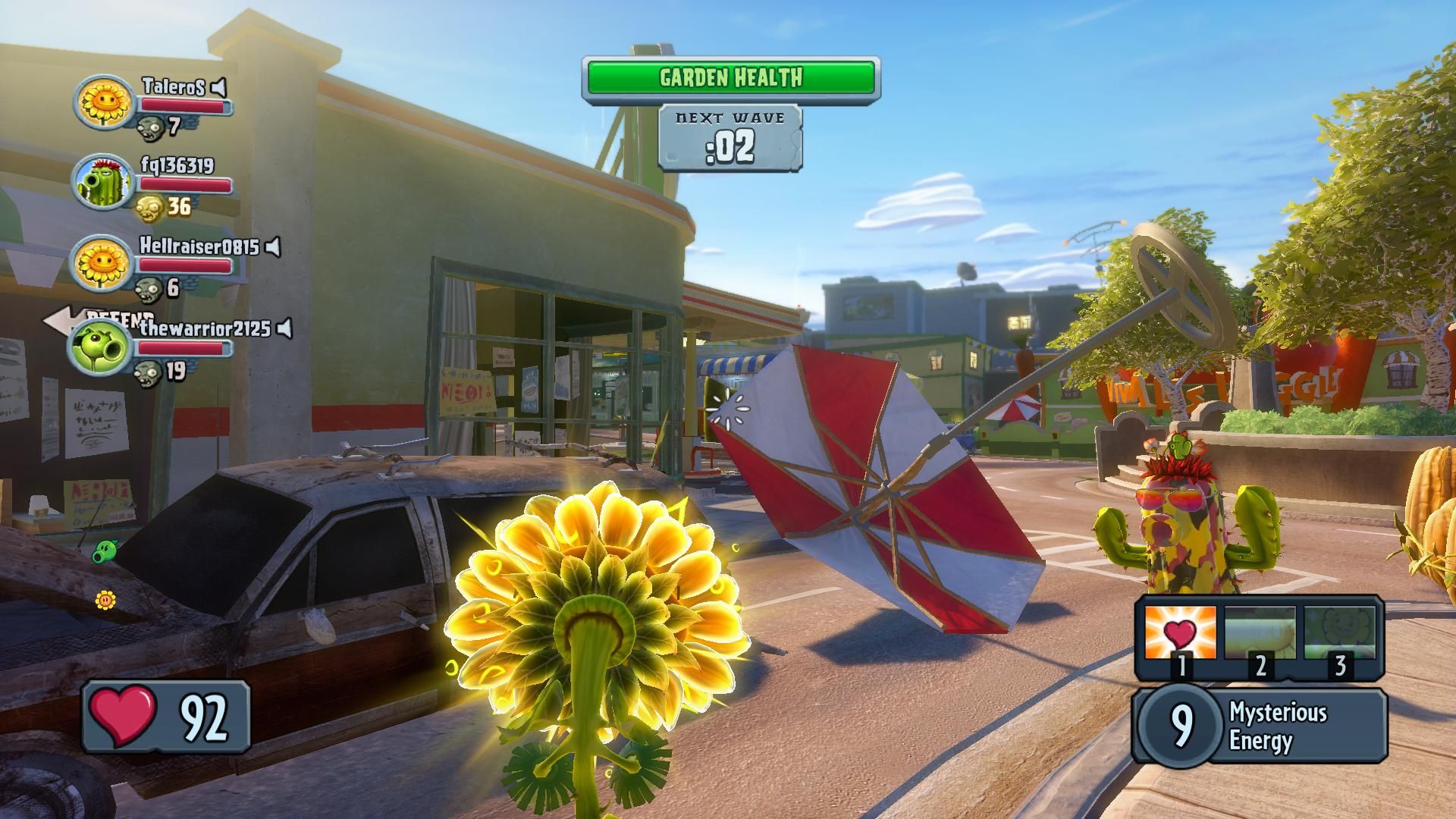Click the cactus portrait of fq136319
1456x819 pixels.
[103, 182]
